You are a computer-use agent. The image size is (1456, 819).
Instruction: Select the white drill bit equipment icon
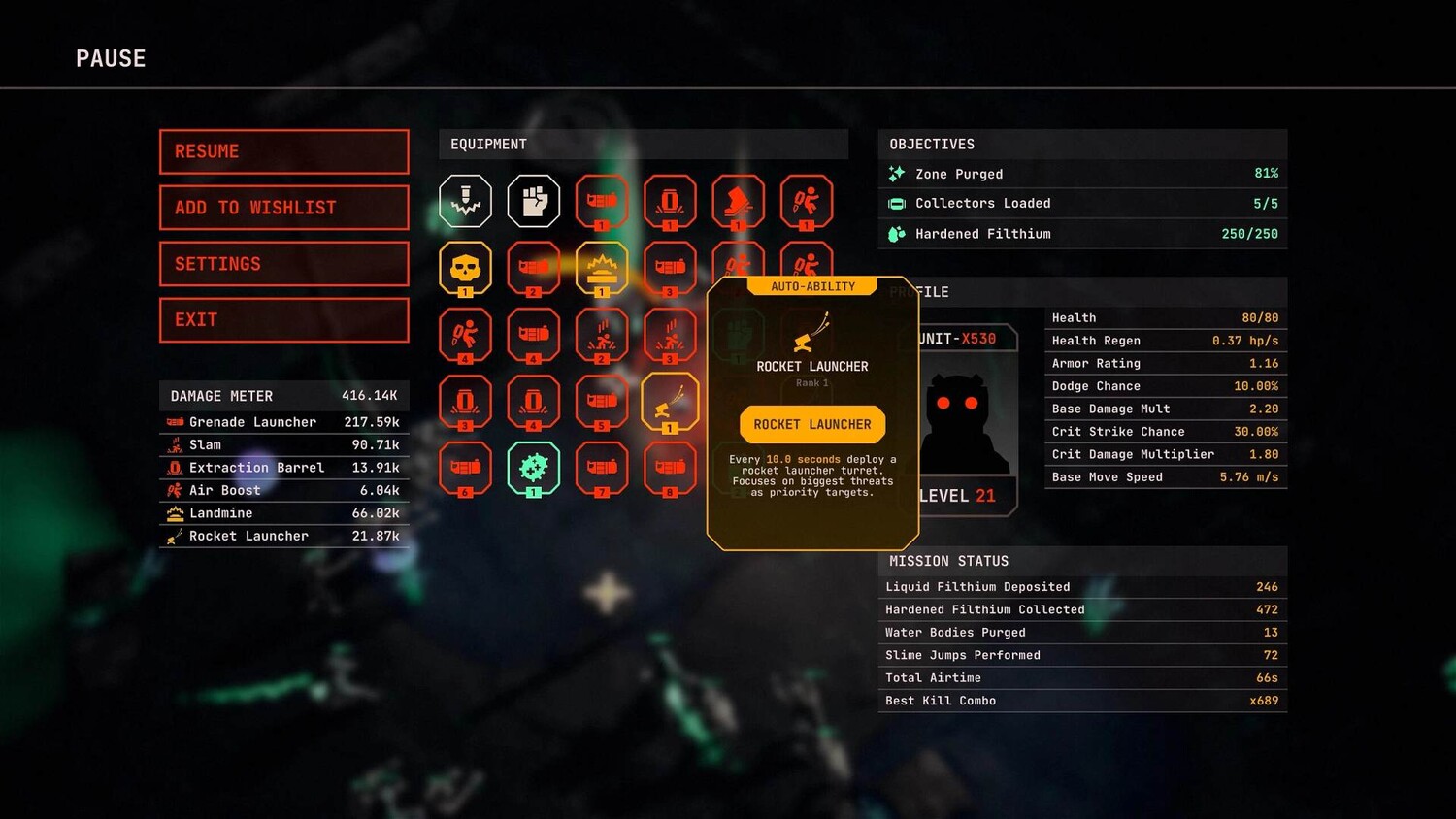(465, 201)
